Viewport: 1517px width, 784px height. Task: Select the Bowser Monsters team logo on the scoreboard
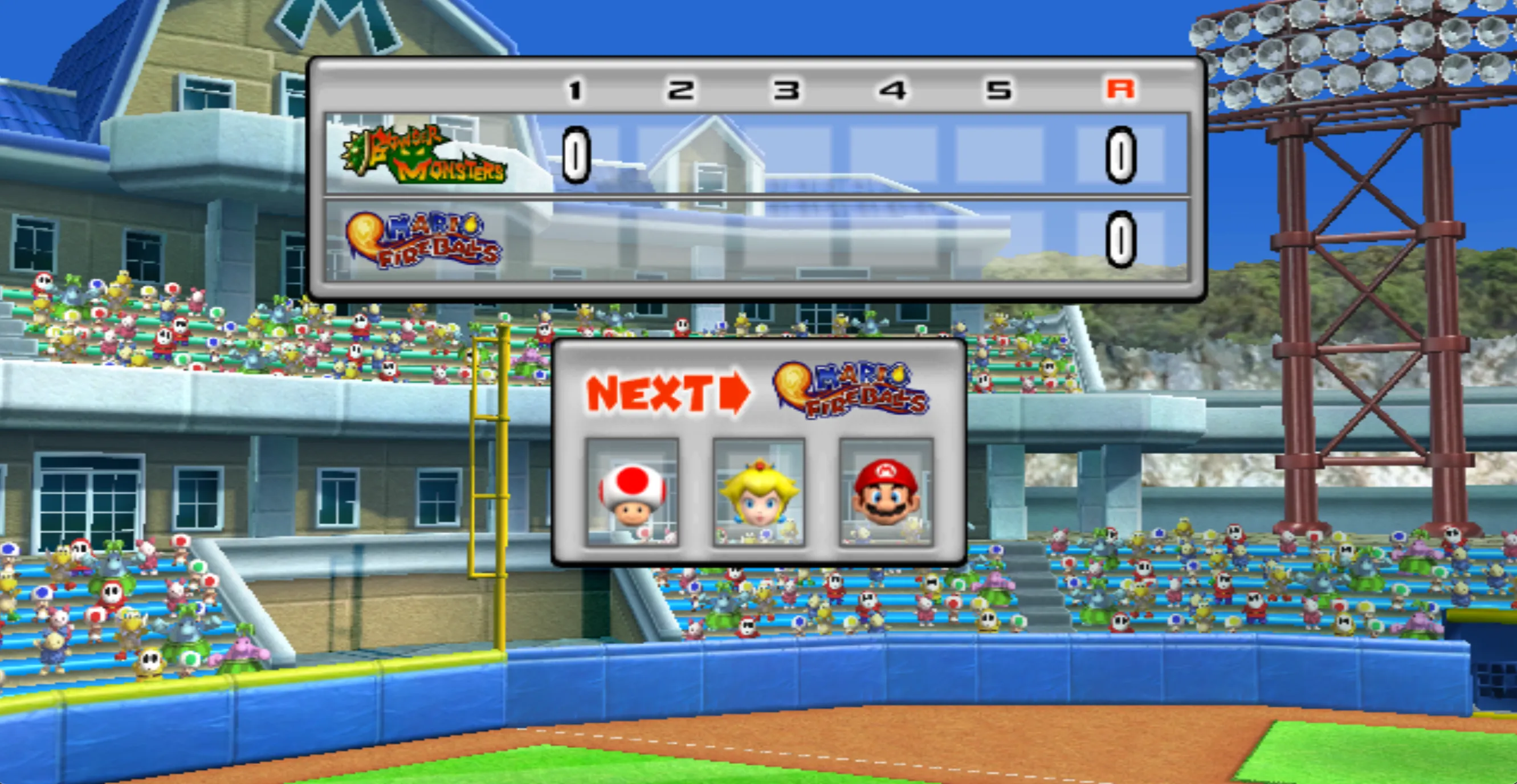pos(424,155)
